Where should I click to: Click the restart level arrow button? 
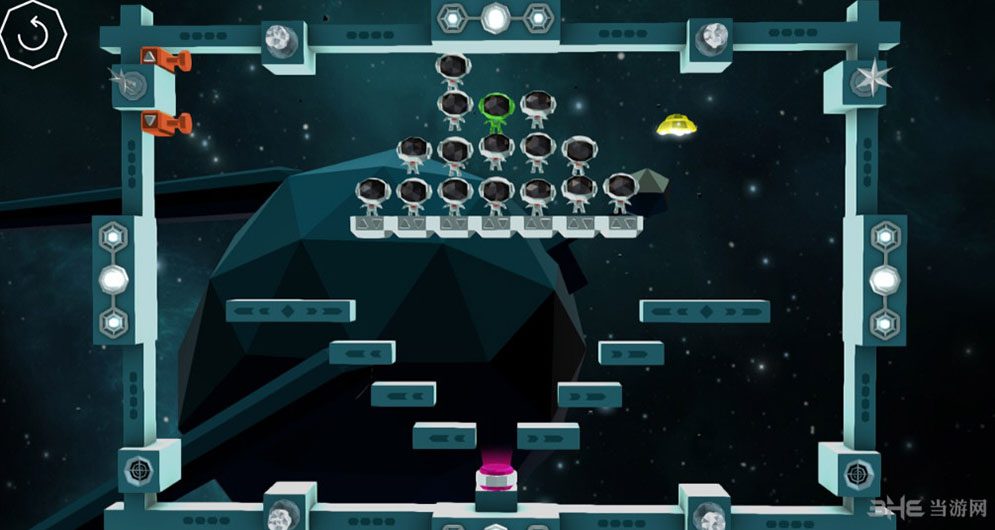pos(33,34)
